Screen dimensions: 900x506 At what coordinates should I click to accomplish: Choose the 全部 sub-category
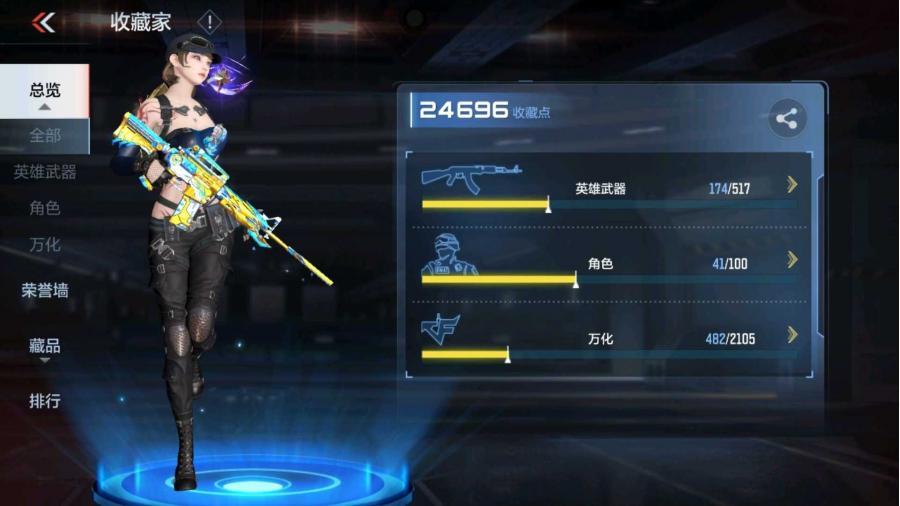point(44,135)
